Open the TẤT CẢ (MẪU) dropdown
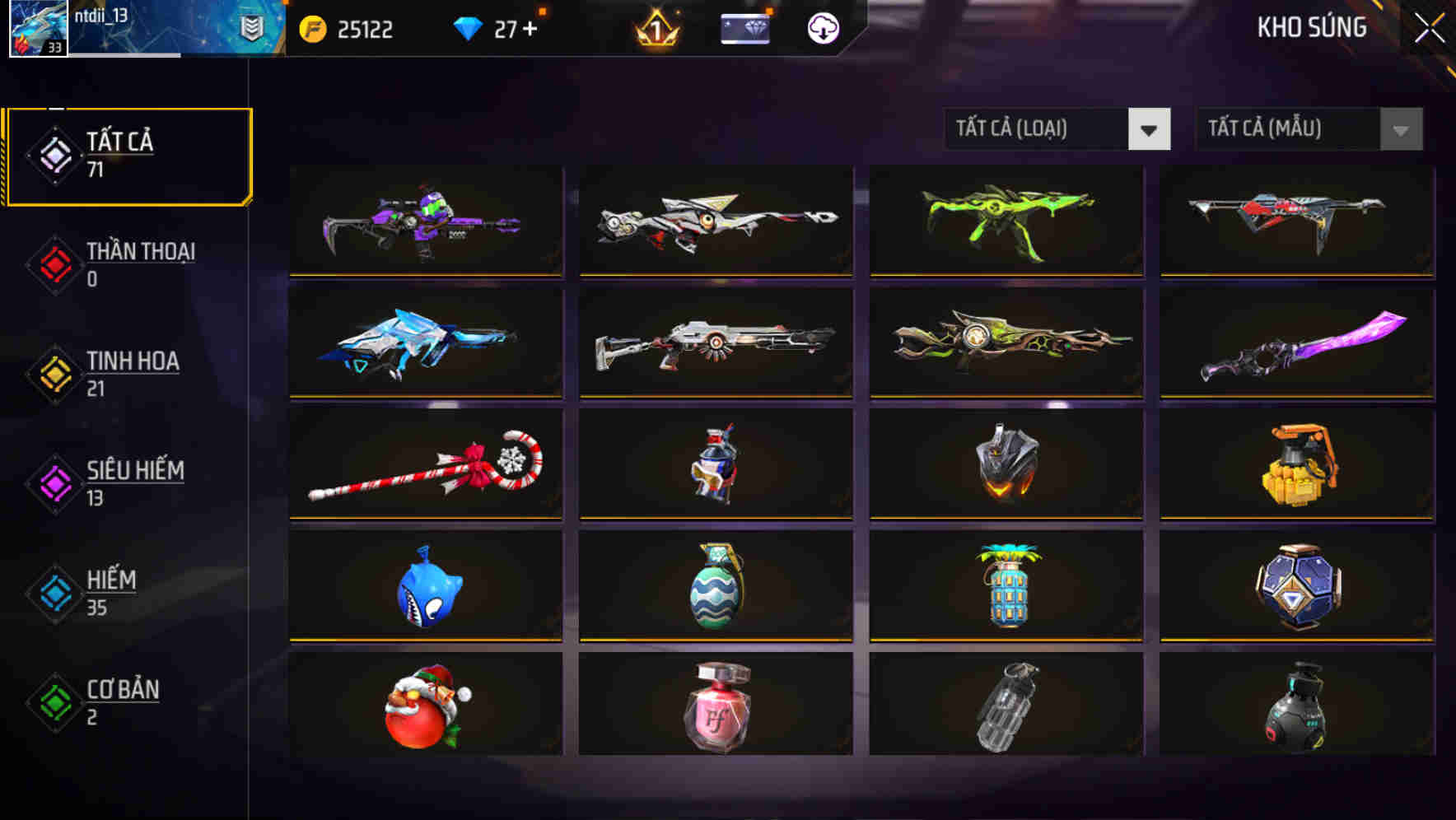1456x820 pixels. coord(1285,129)
